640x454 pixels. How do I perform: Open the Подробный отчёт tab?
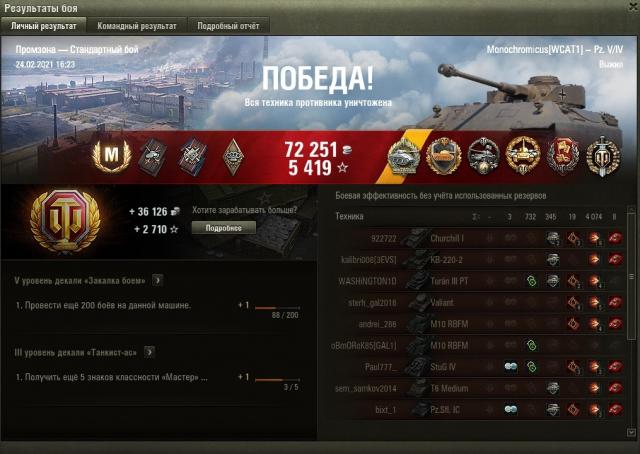coord(226,24)
